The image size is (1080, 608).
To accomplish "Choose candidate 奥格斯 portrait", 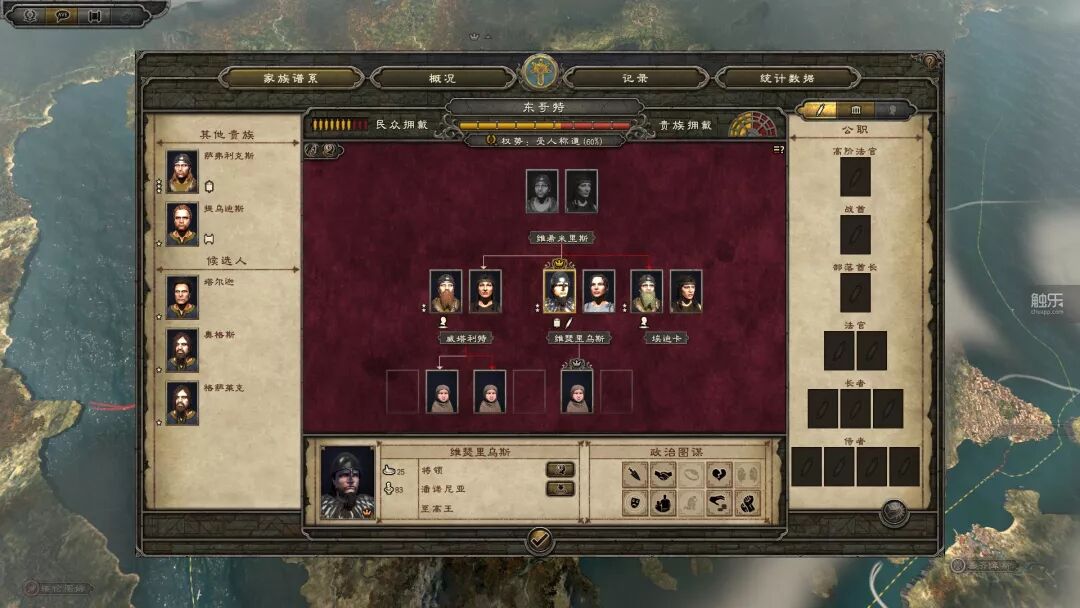I will click(x=182, y=350).
